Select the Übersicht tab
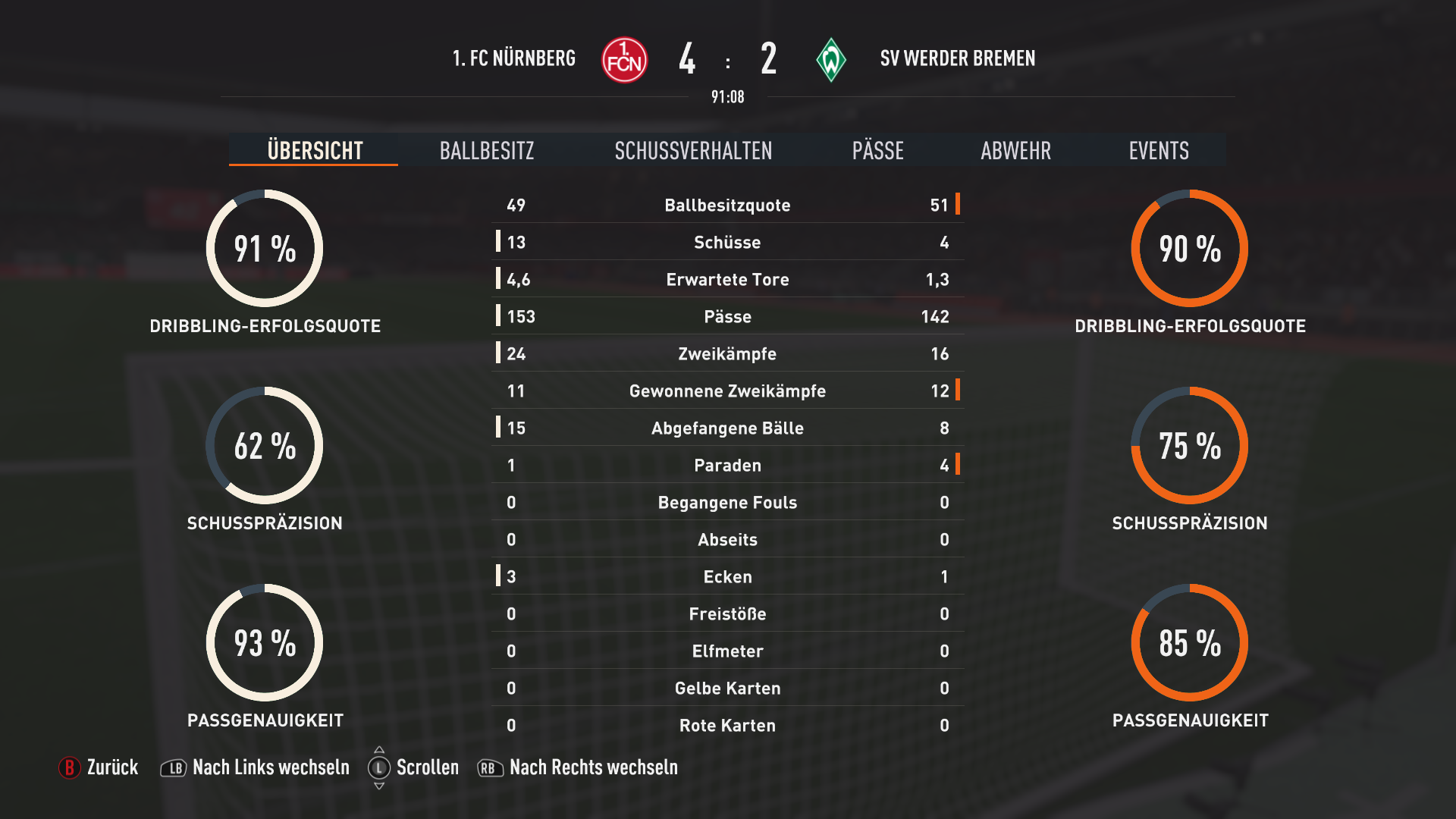Screen dimensions: 1456x819 315,150
